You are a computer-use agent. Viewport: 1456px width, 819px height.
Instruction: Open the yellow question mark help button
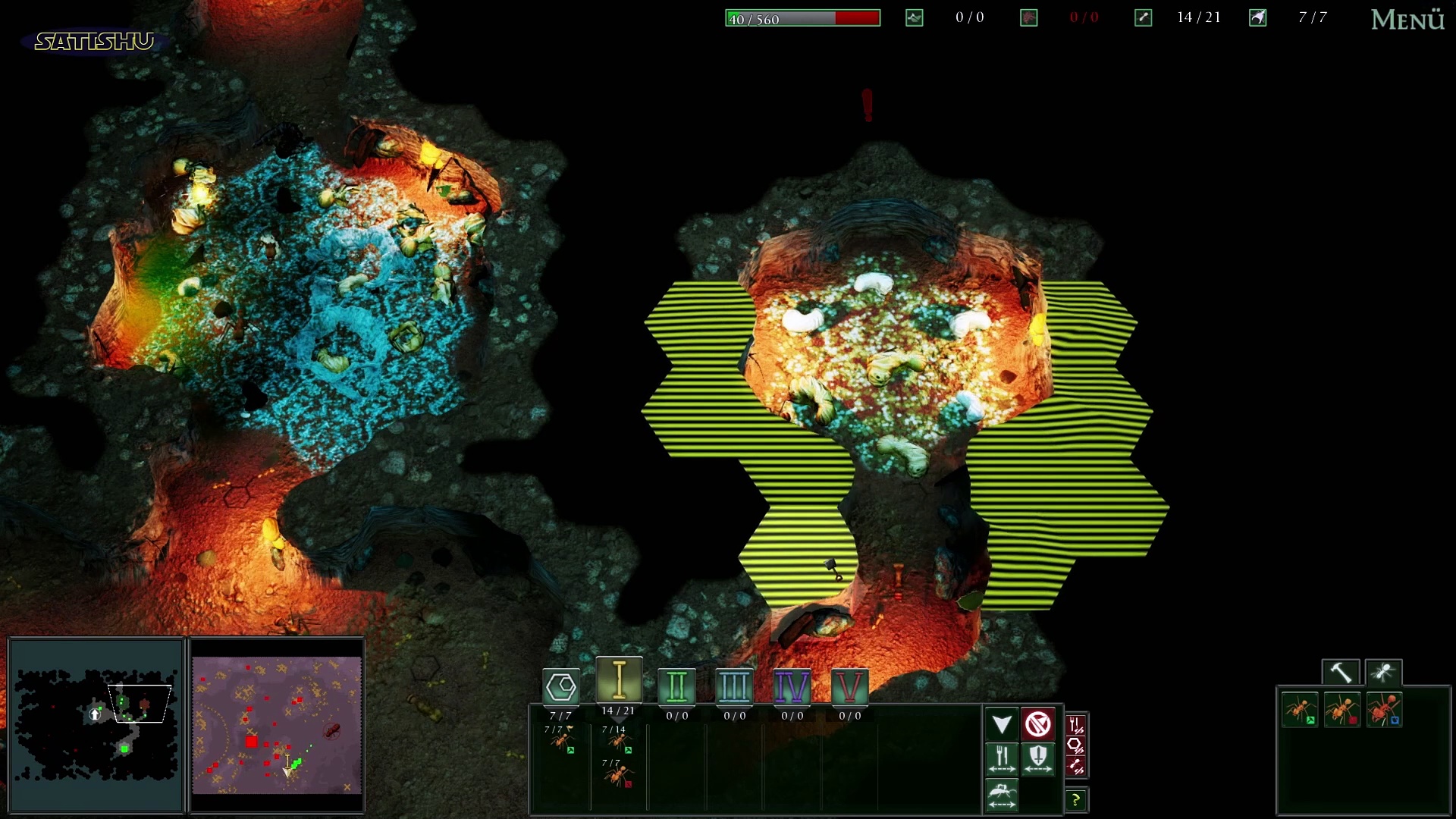1075,799
